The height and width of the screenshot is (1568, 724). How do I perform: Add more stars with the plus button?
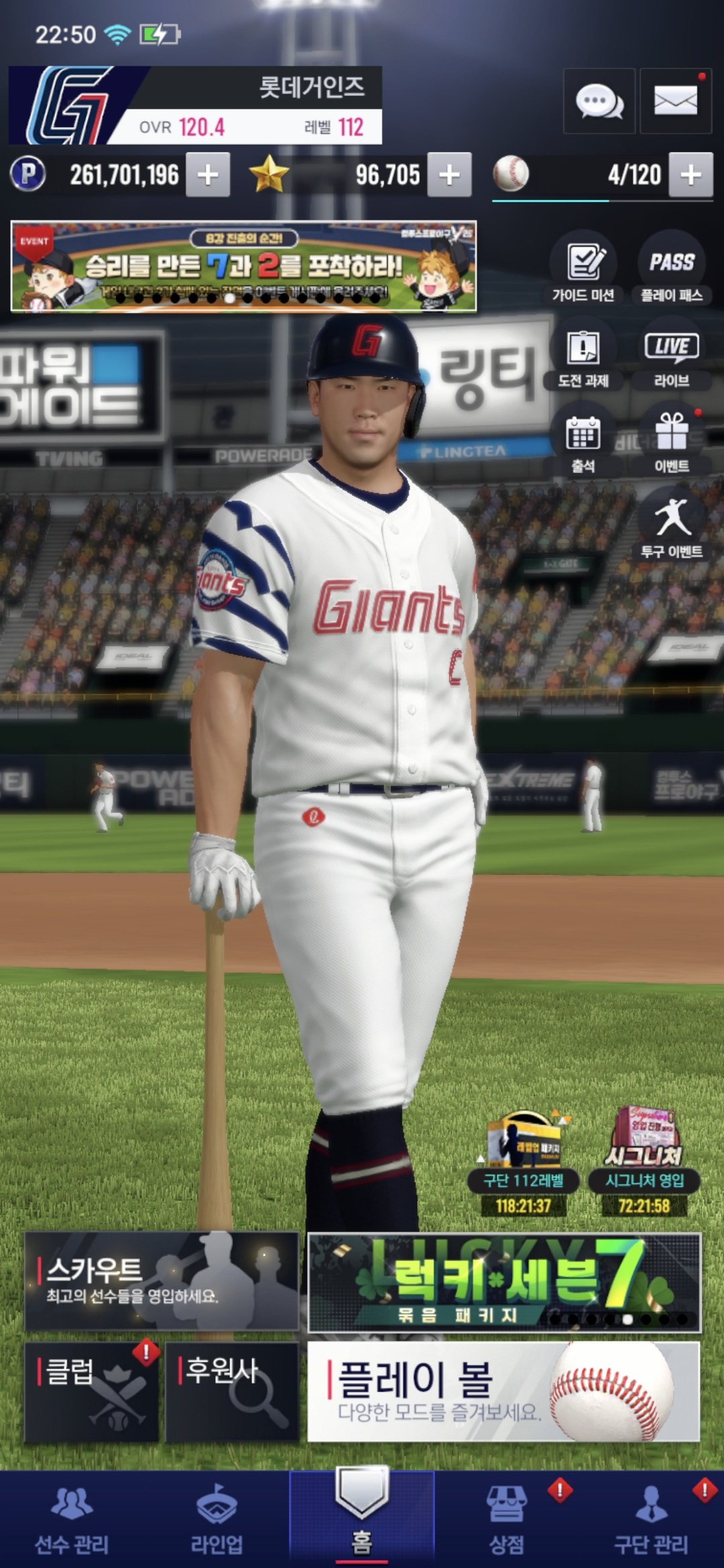point(449,175)
